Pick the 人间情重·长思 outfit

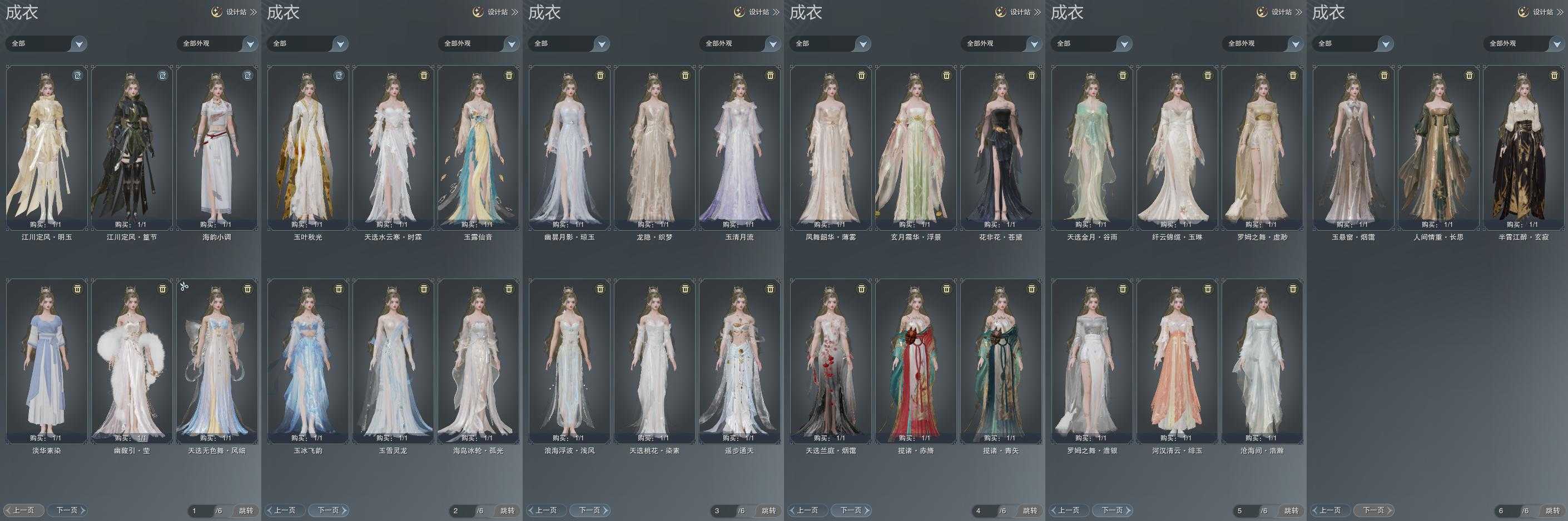point(1438,147)
